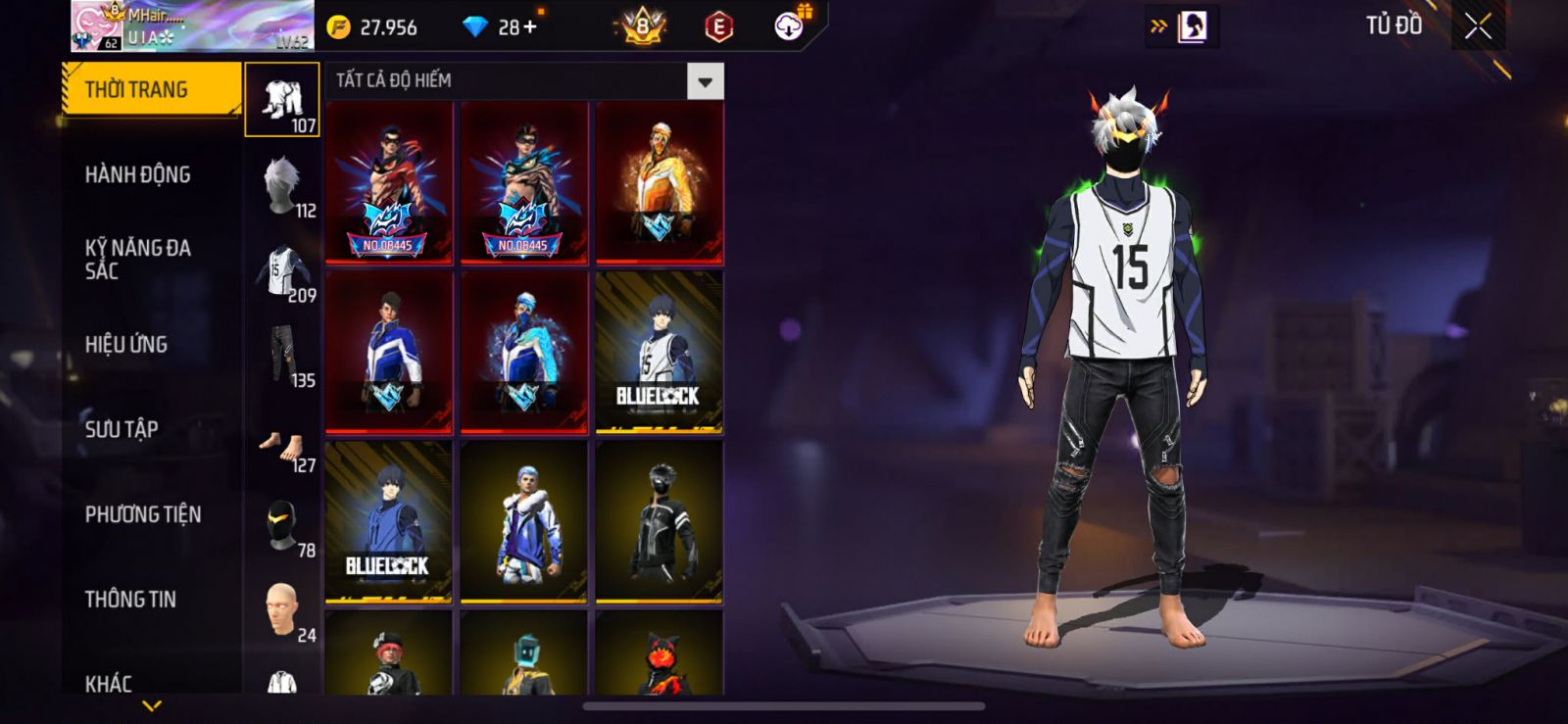Viewport: 1568px width, 724px height.
Task: Open the SƯU TẬP section
Action: click(x=122, y=429)
